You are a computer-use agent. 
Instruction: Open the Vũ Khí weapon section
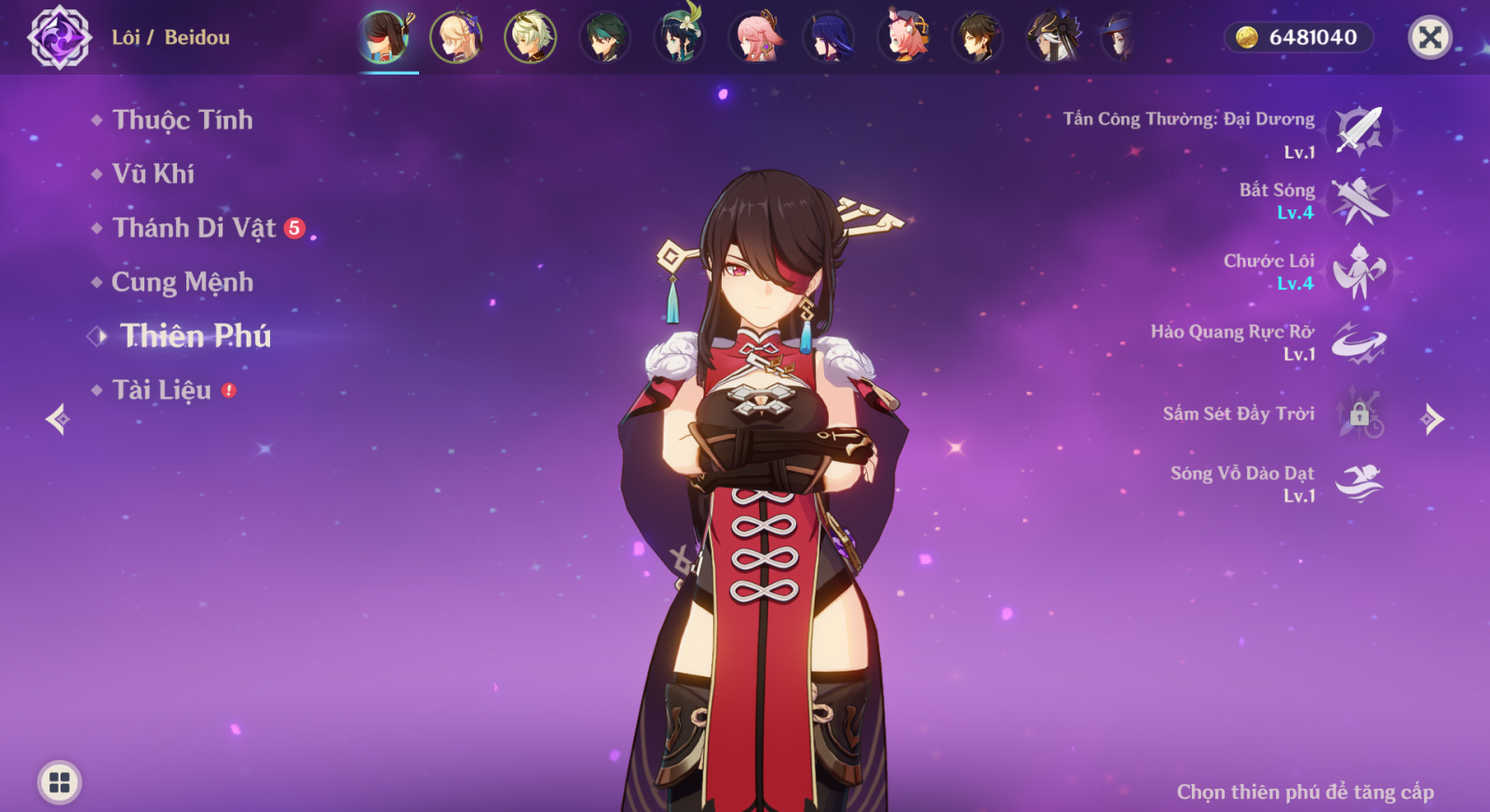point(153,174)
